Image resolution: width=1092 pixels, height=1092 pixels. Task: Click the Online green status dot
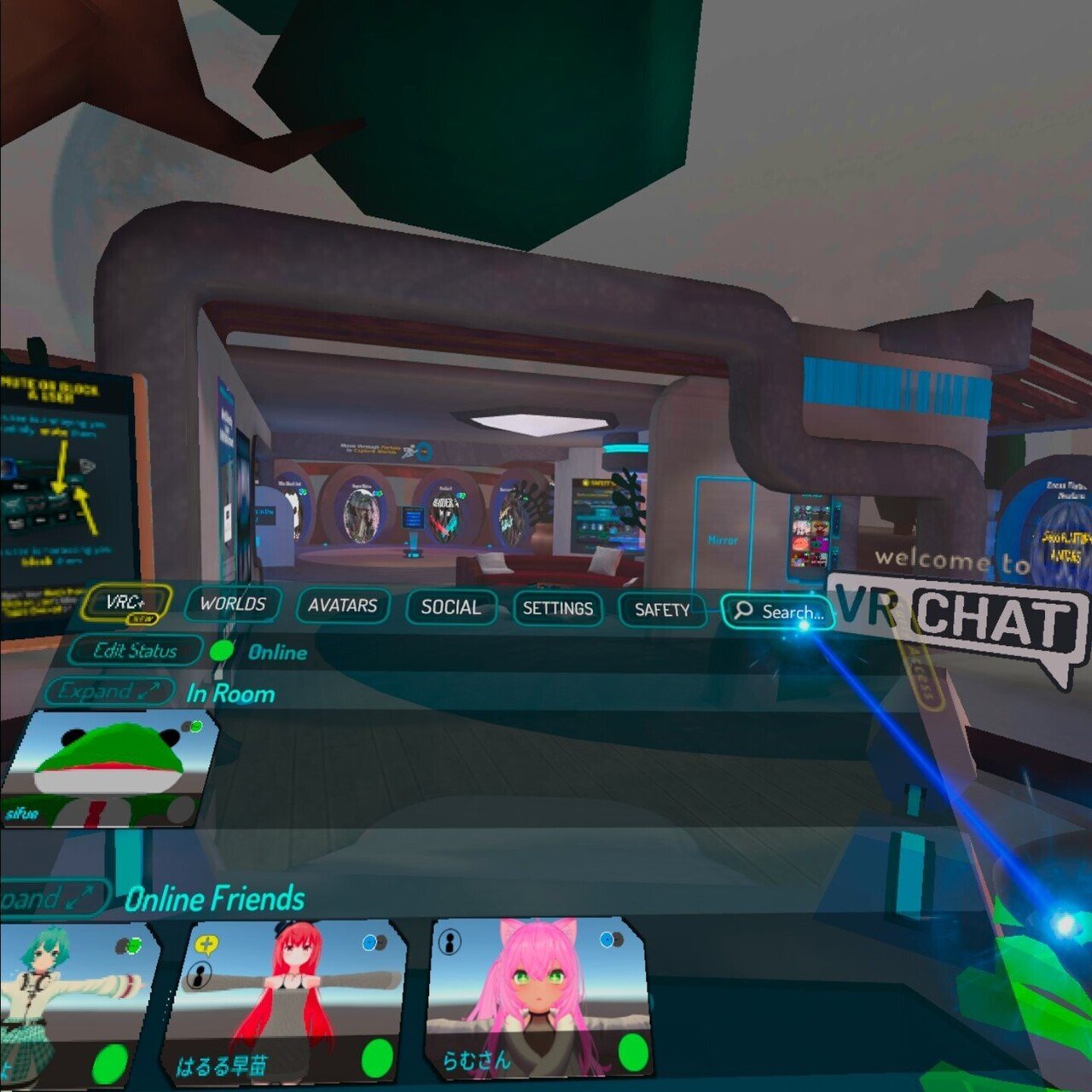point(221,651)
